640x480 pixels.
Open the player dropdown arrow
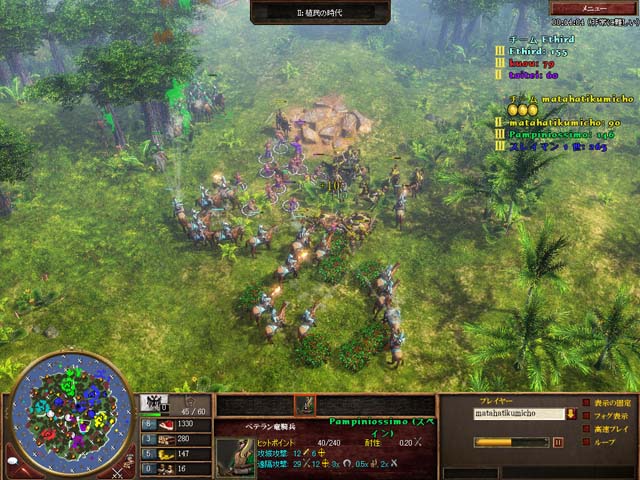(571, 412)
